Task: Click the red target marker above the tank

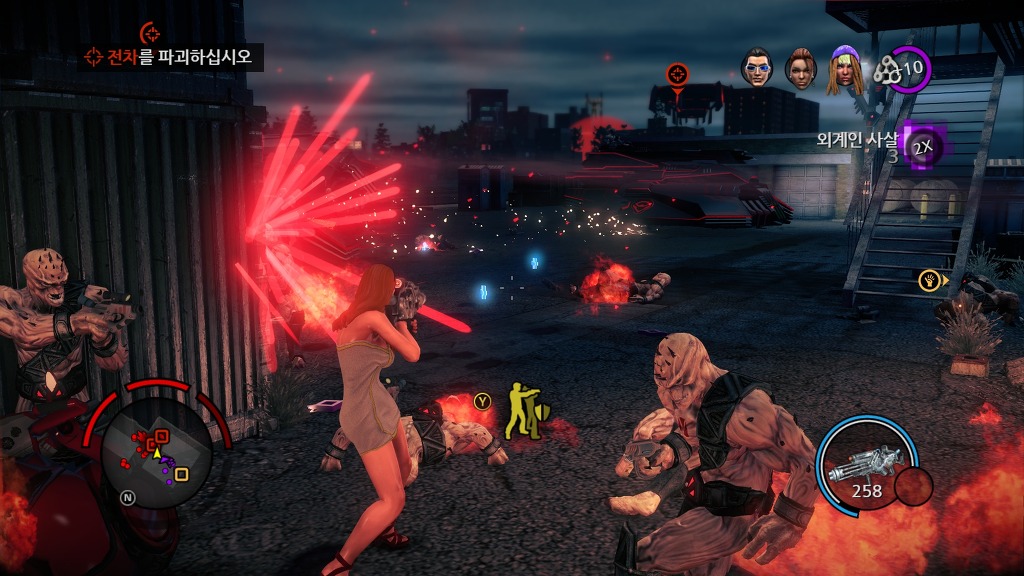Action: [678, 74]
